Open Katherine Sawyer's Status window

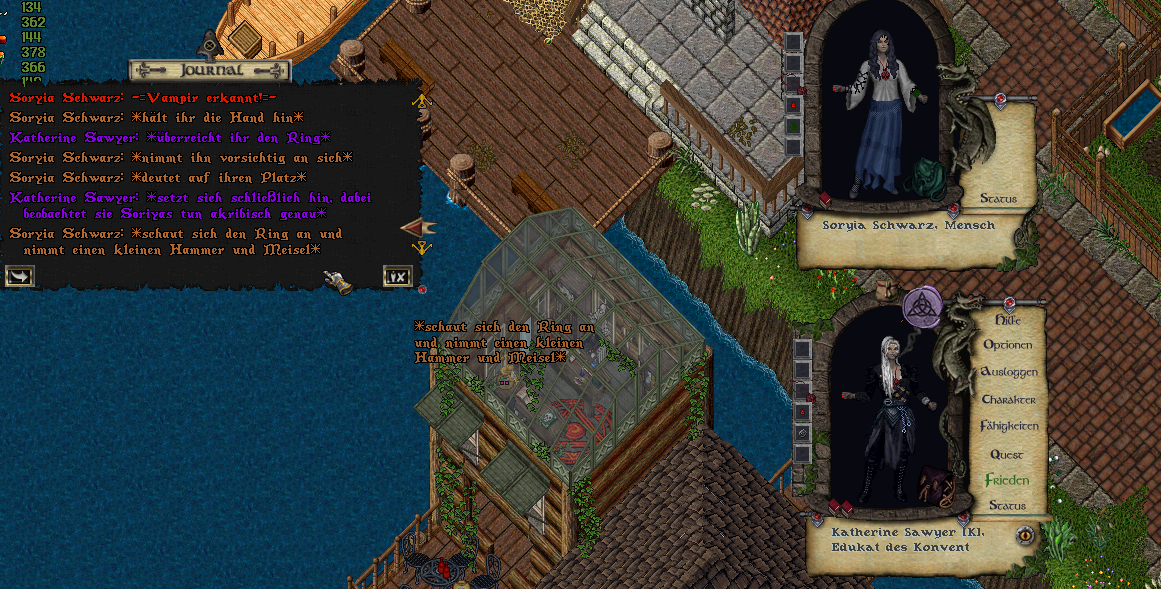[x=1007, y=506]
